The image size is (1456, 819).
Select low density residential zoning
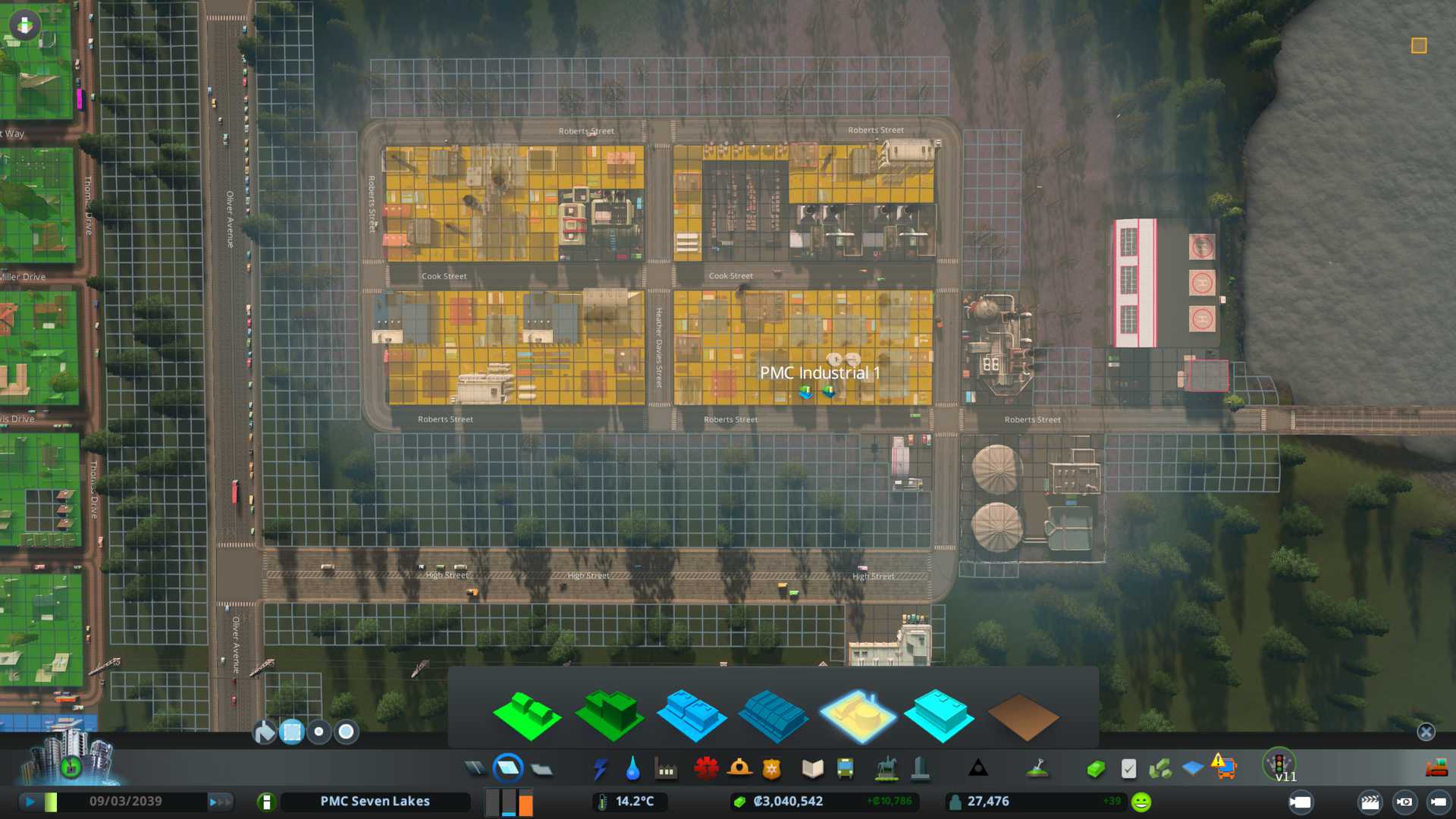526,715
